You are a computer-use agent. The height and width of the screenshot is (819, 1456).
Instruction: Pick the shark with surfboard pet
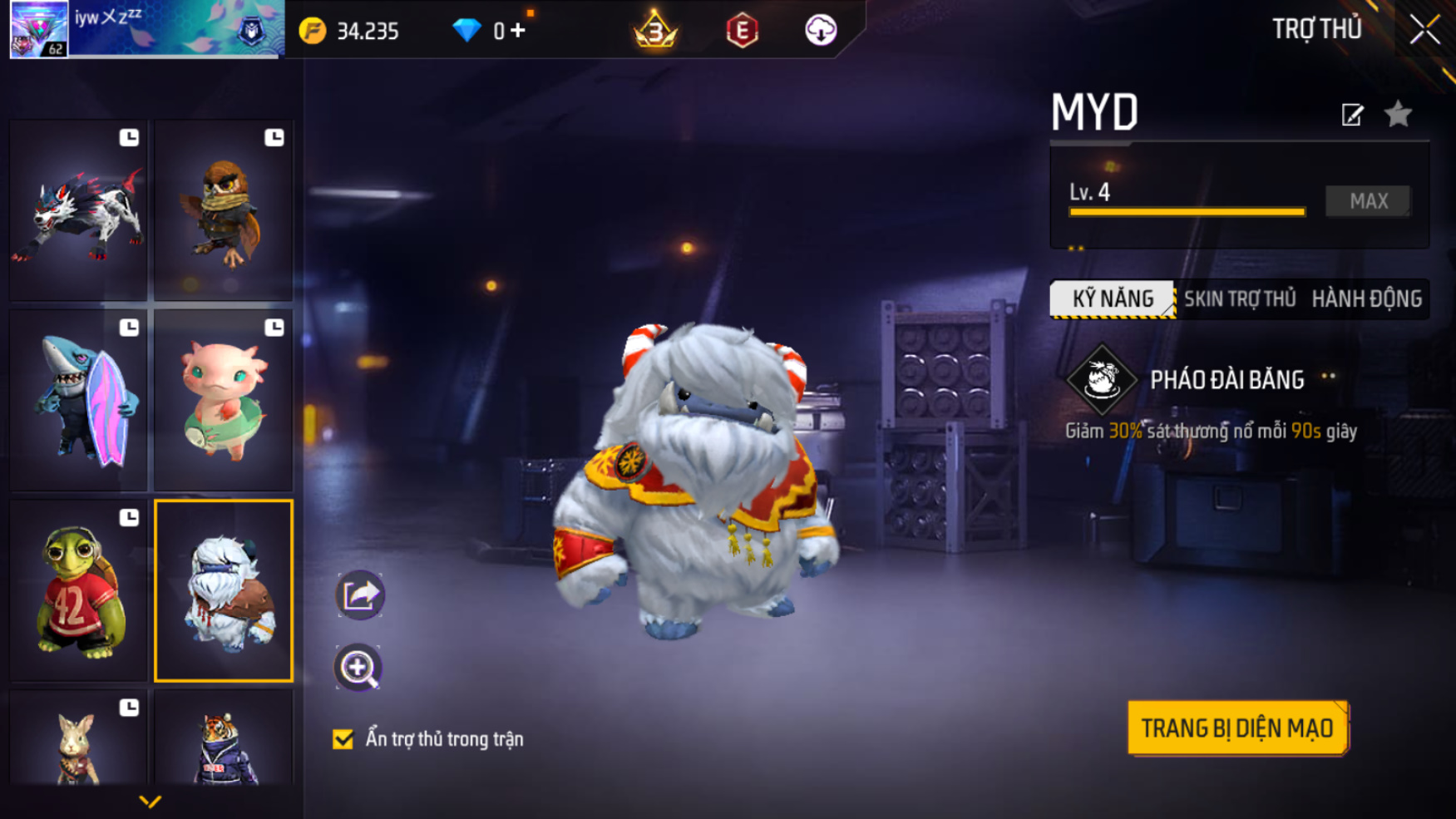[x=78, y=401]
